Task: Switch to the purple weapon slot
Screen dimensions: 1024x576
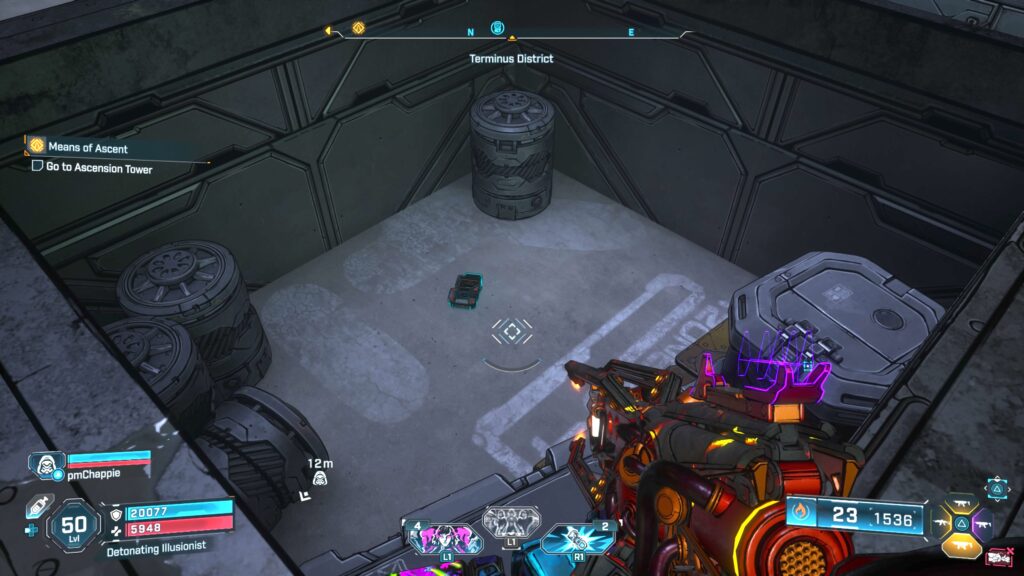Action: click(x=981, y=522)
